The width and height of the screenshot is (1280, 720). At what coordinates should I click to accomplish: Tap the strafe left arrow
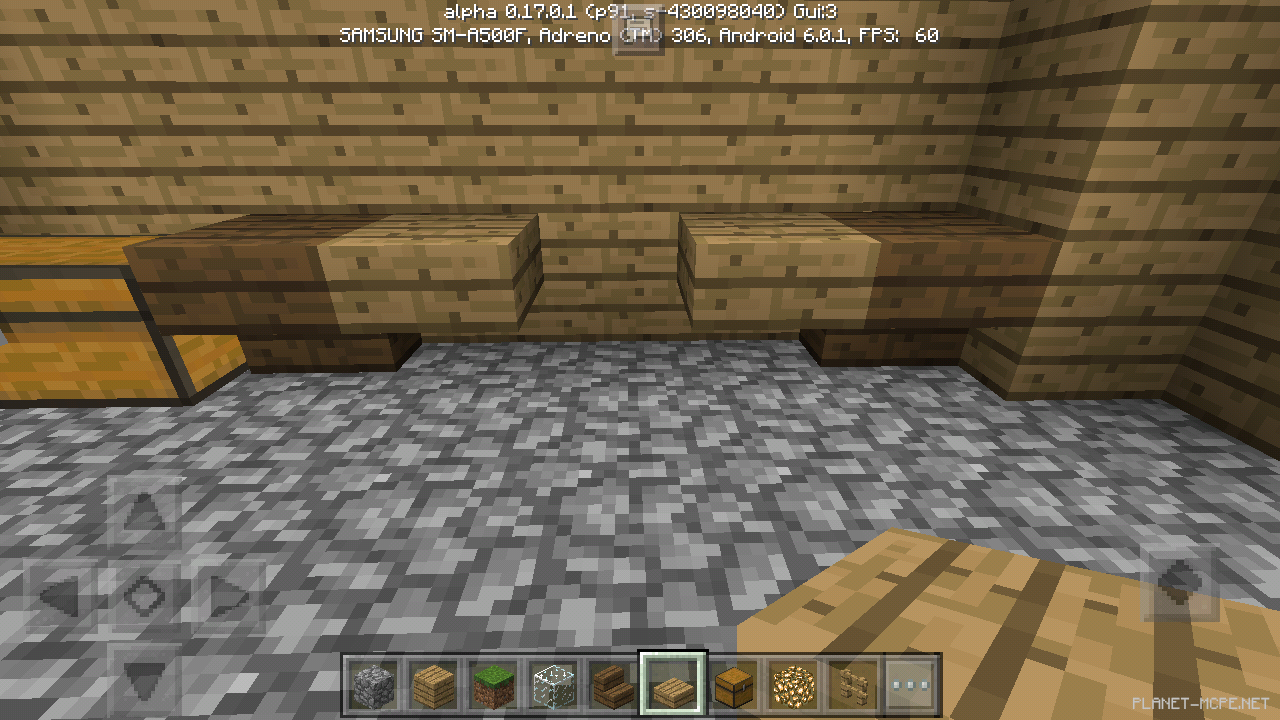[63, 597]
